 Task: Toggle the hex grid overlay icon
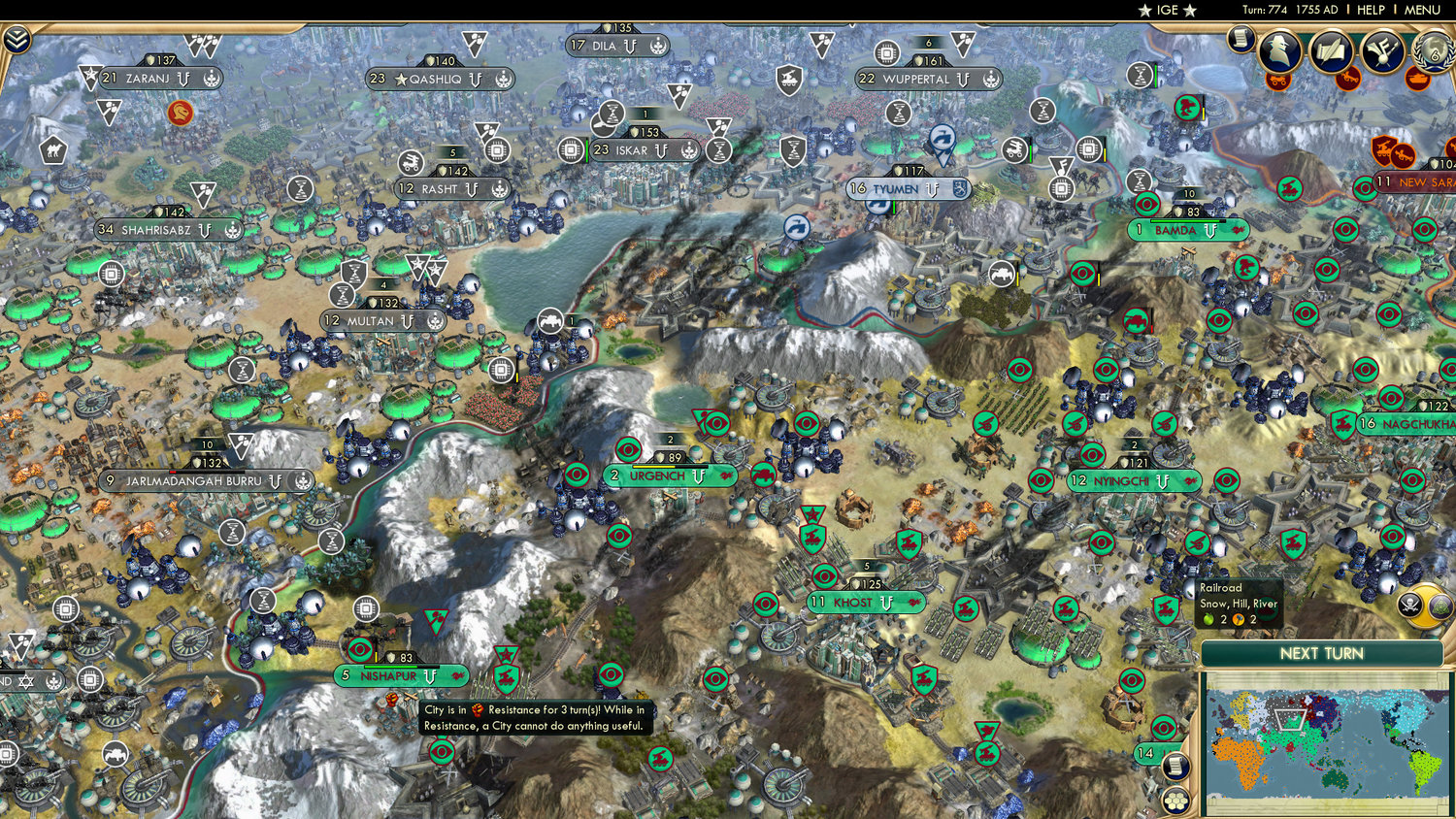pos(1176,802)
